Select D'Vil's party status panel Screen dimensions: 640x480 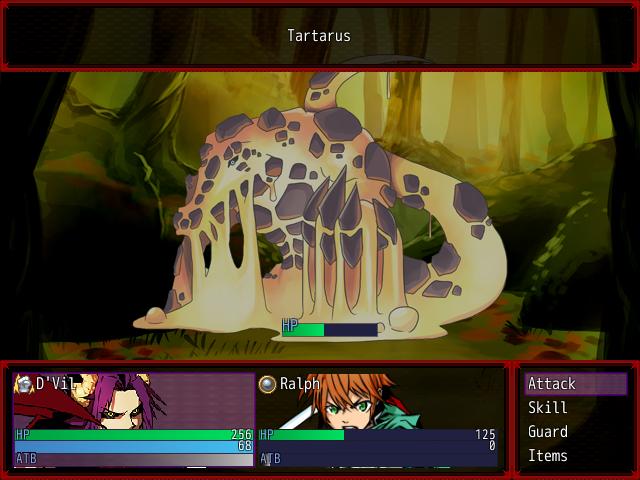[134, 420]
